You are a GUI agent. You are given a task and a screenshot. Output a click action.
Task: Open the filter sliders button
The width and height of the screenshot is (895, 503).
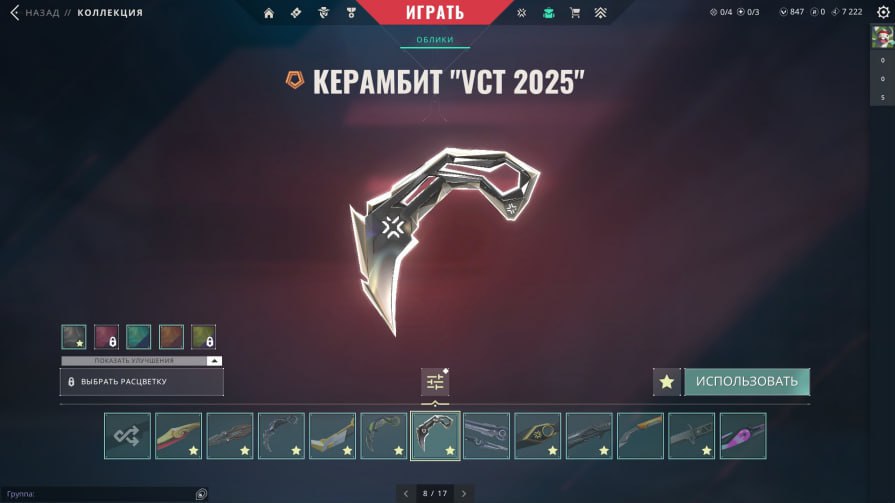pyautogui.click(x=435, y=382)
